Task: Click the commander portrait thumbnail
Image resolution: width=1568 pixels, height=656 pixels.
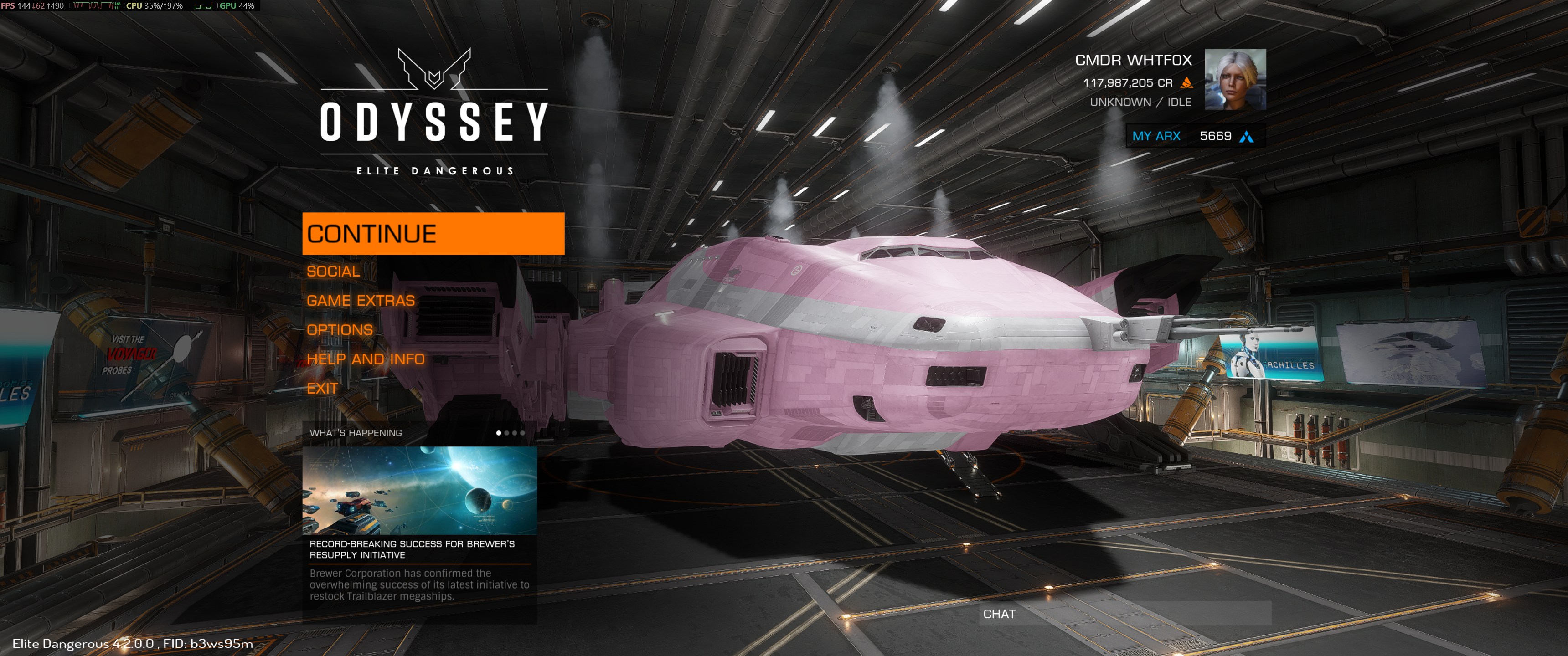Action: click(x=1235, y=80)
